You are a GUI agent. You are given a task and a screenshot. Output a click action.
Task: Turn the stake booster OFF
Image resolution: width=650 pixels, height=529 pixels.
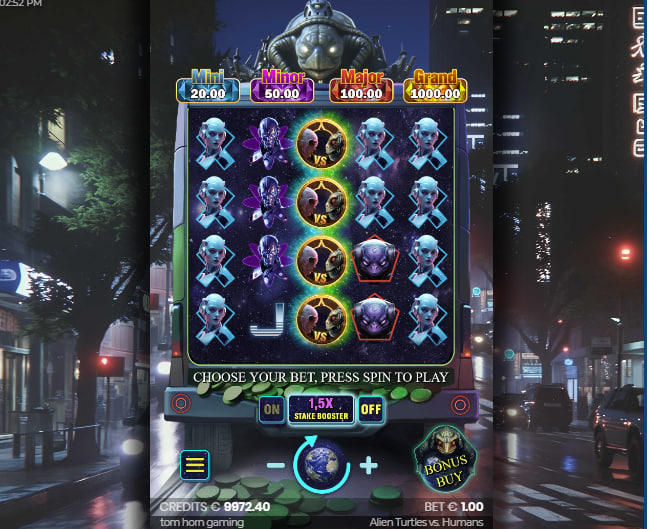(x=371, y=408)
